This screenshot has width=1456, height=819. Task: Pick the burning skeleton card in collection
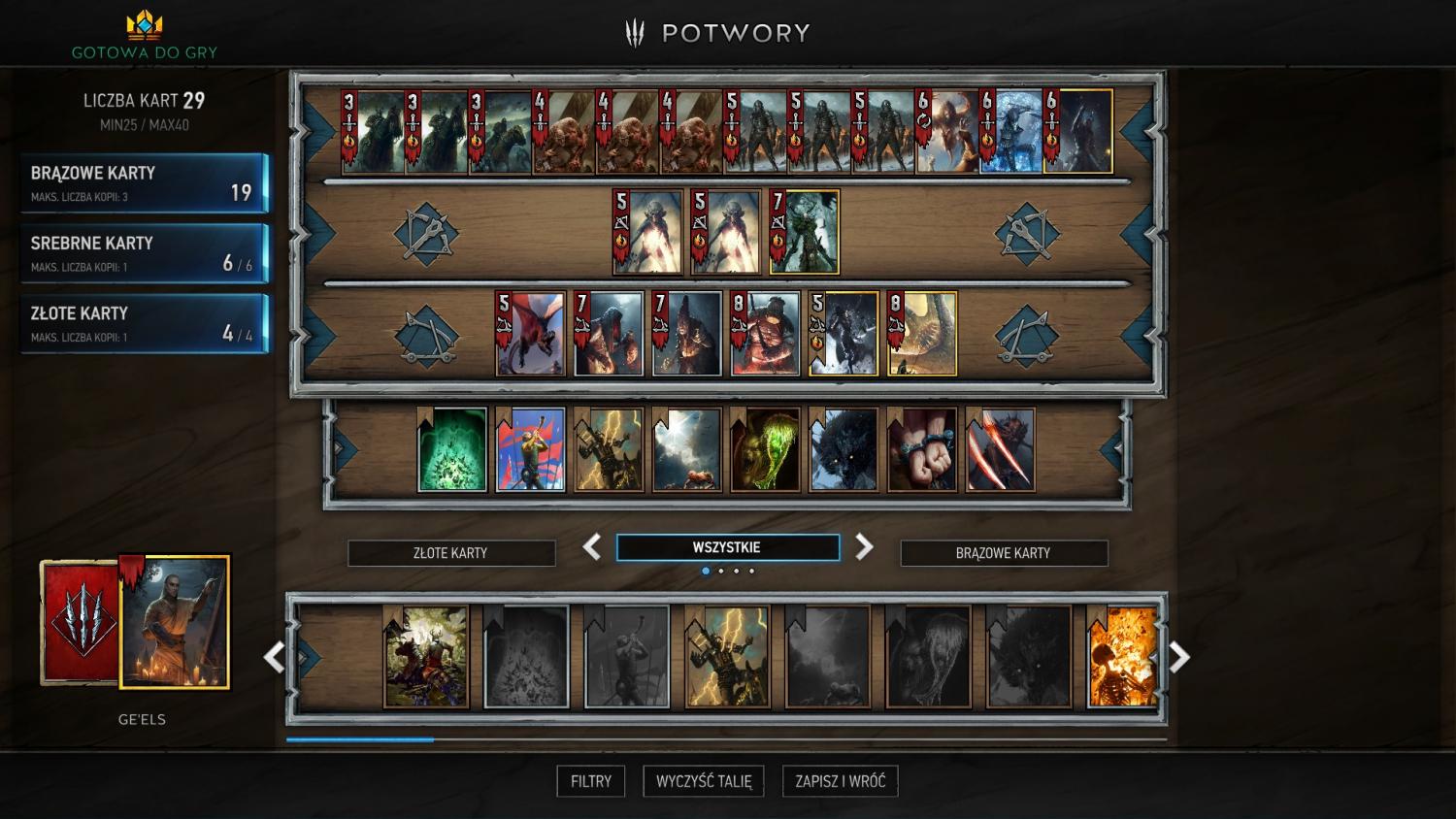(1123, 657)
